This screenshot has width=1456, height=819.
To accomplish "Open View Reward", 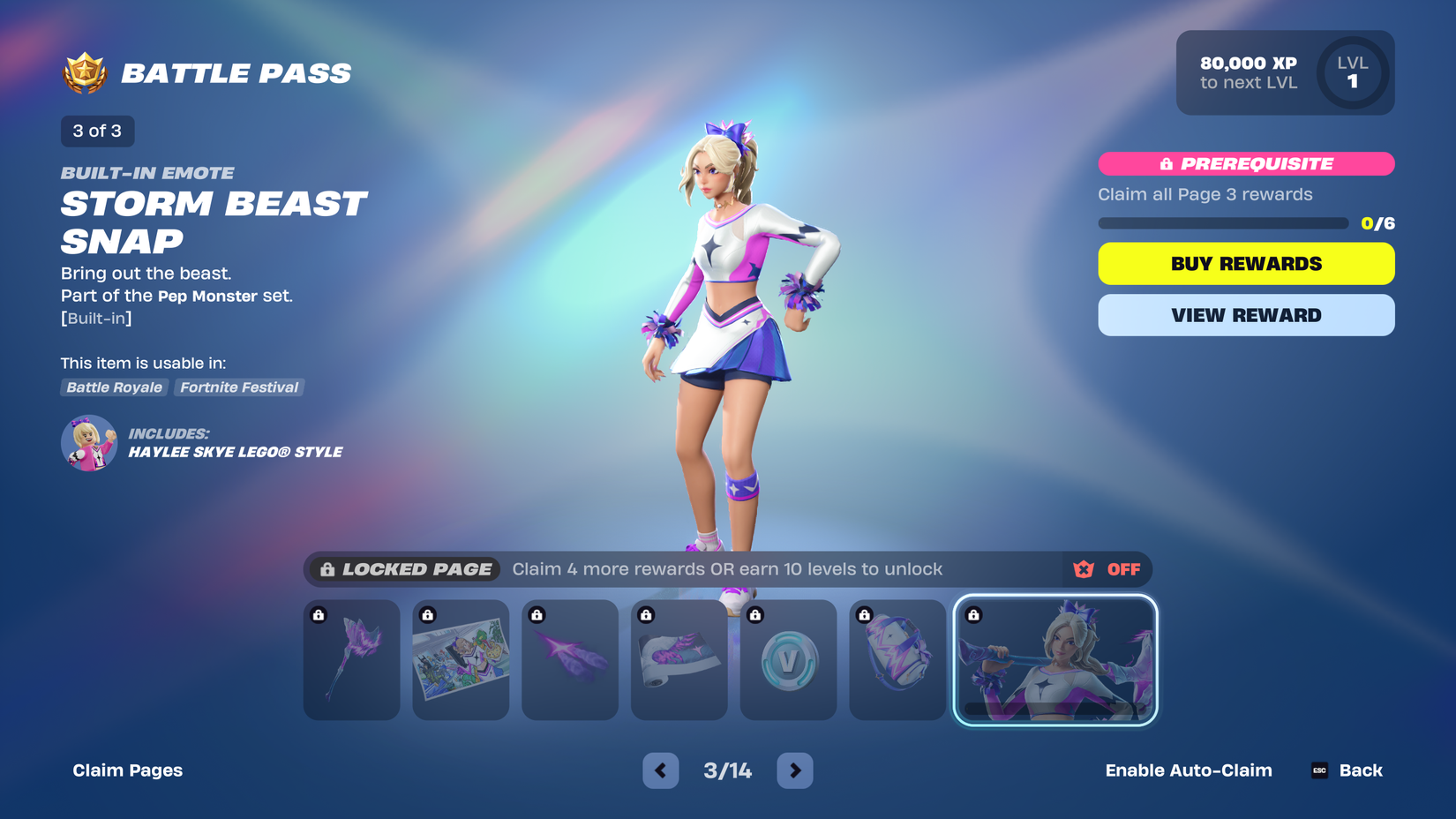I will pyautogui.click(x=1245, y=315).
